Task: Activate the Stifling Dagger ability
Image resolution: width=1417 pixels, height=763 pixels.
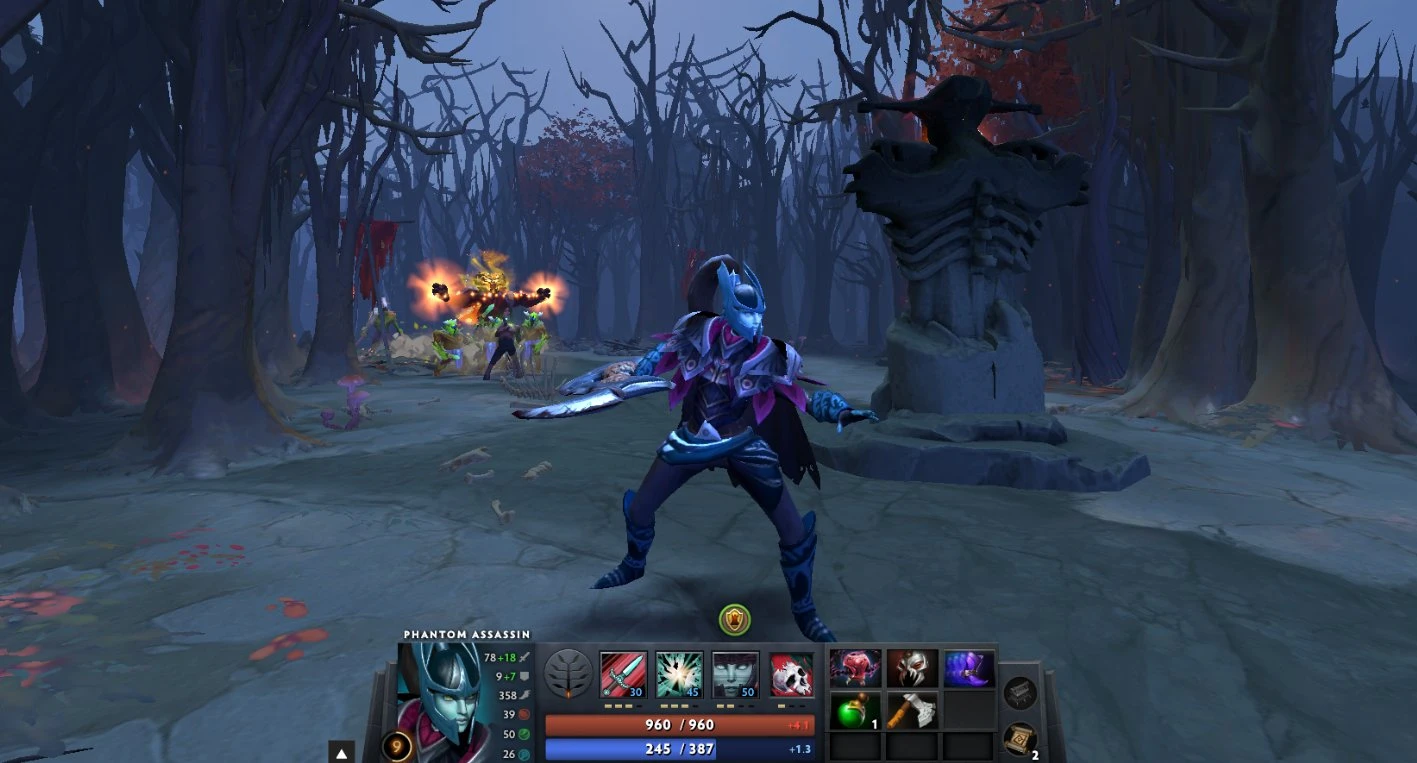Action: click(623, 675)
